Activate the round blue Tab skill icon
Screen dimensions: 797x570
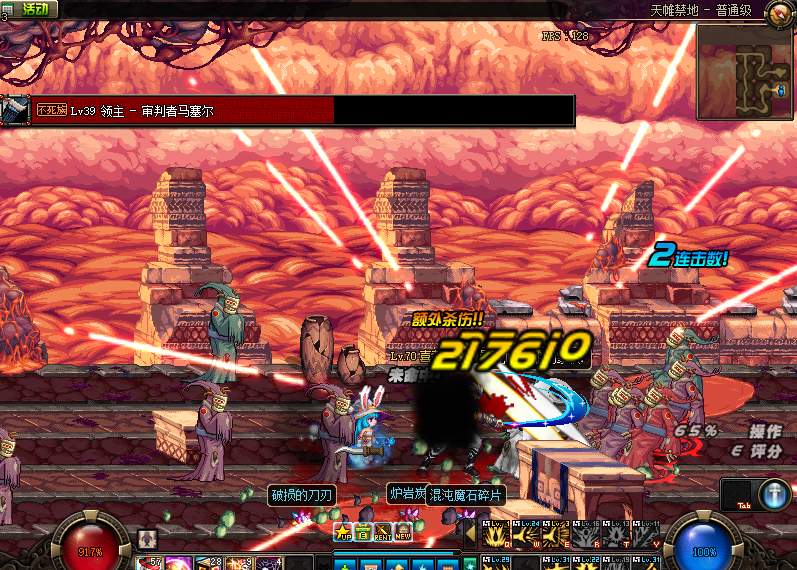pyautogui.click(x=775, y=495)
